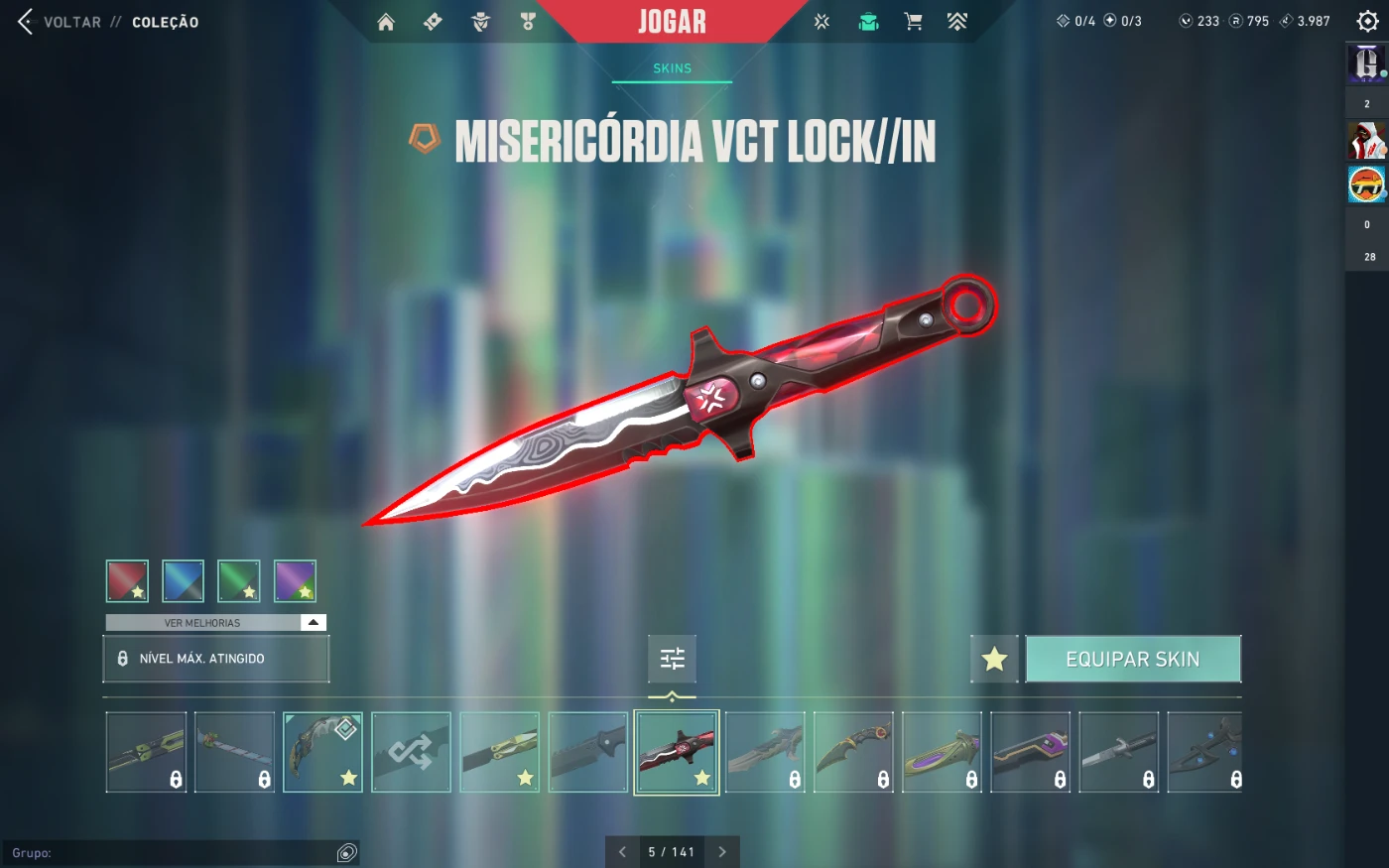Viewport: 1389px width, 868px height.
Task: Choose the green skin variant swatch
Action: [x=239, y=581]
